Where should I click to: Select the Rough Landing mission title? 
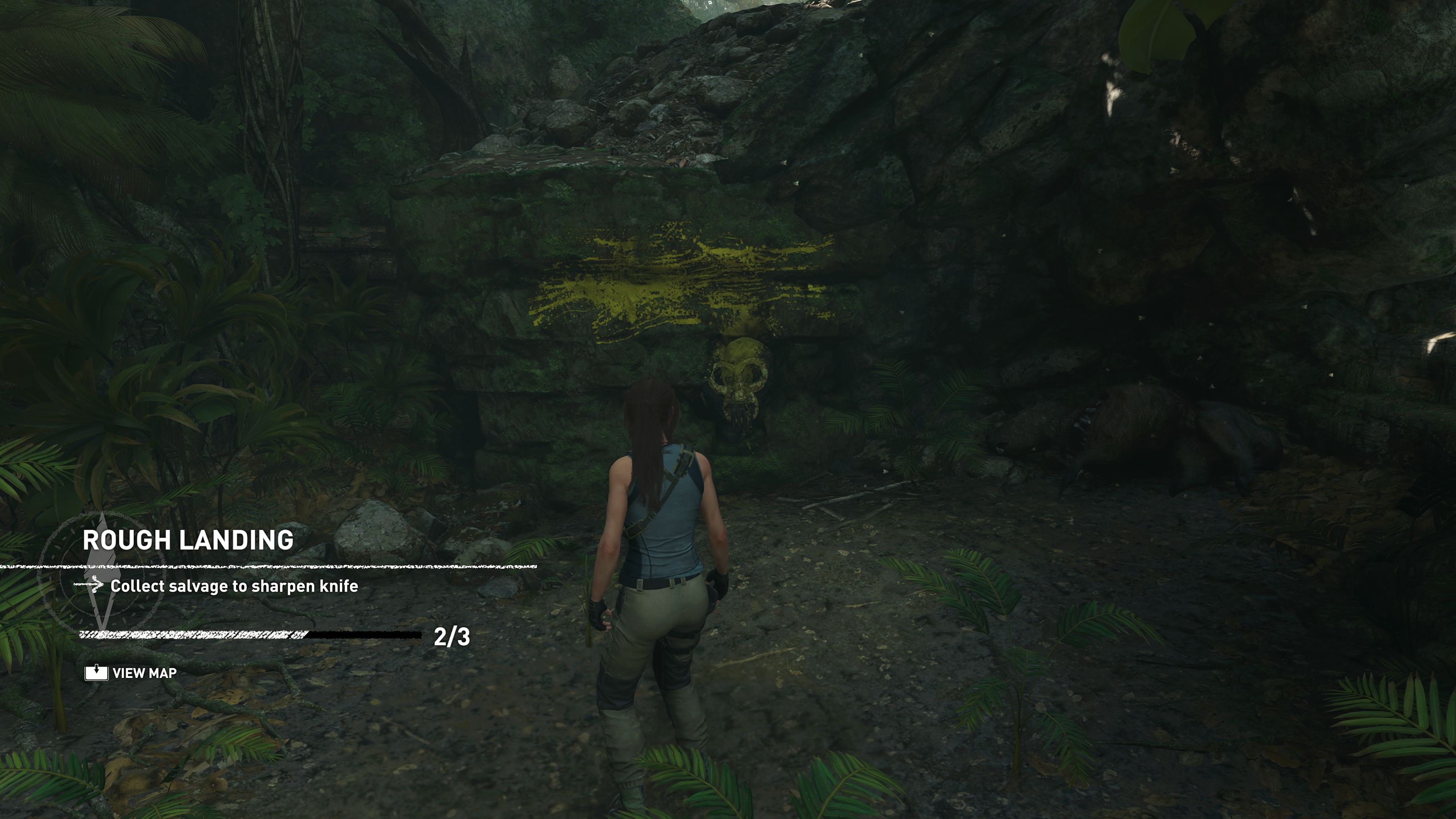188,541
